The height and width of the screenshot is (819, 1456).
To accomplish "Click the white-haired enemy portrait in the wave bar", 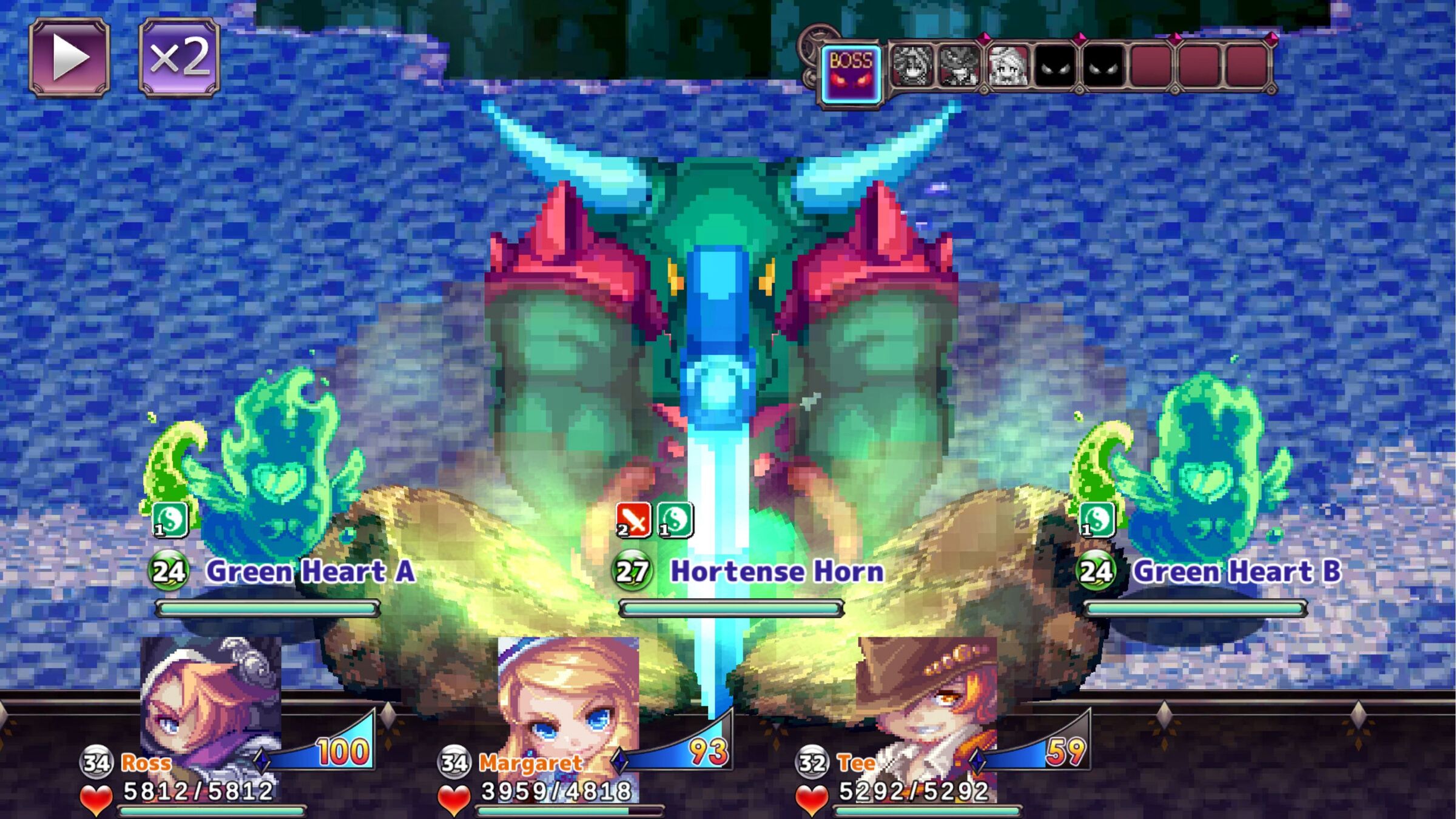I will (1008, 66).
